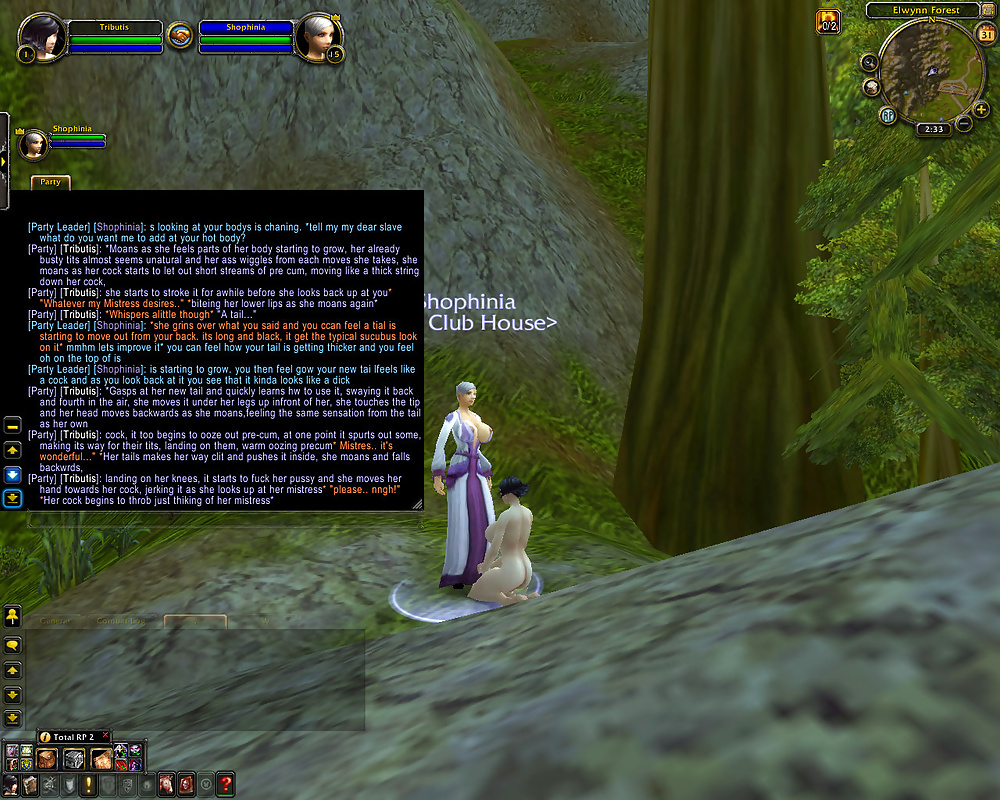This screenshot has height=800, width=1000.
Task: Select the Shophinia target portrait
Action: click(318, 36)
